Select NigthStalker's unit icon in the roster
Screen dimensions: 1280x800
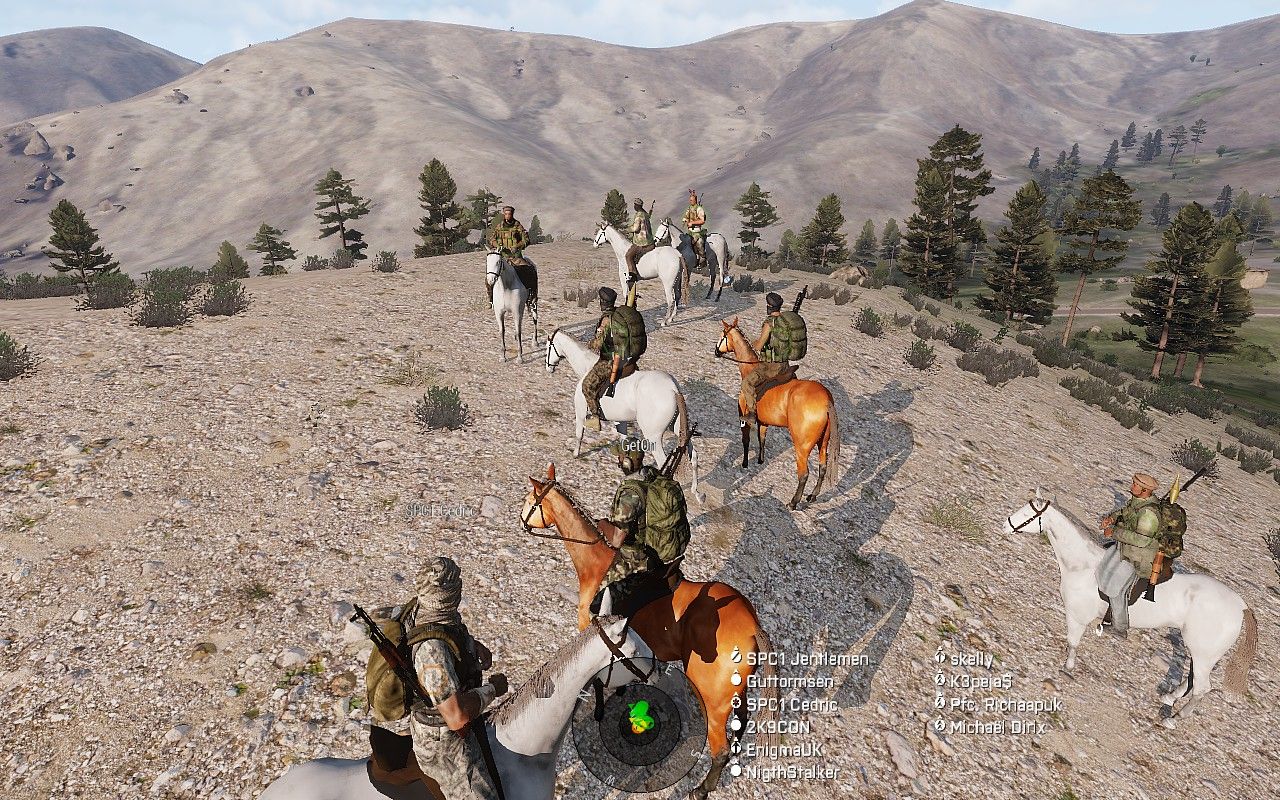(x=737, y=771)
